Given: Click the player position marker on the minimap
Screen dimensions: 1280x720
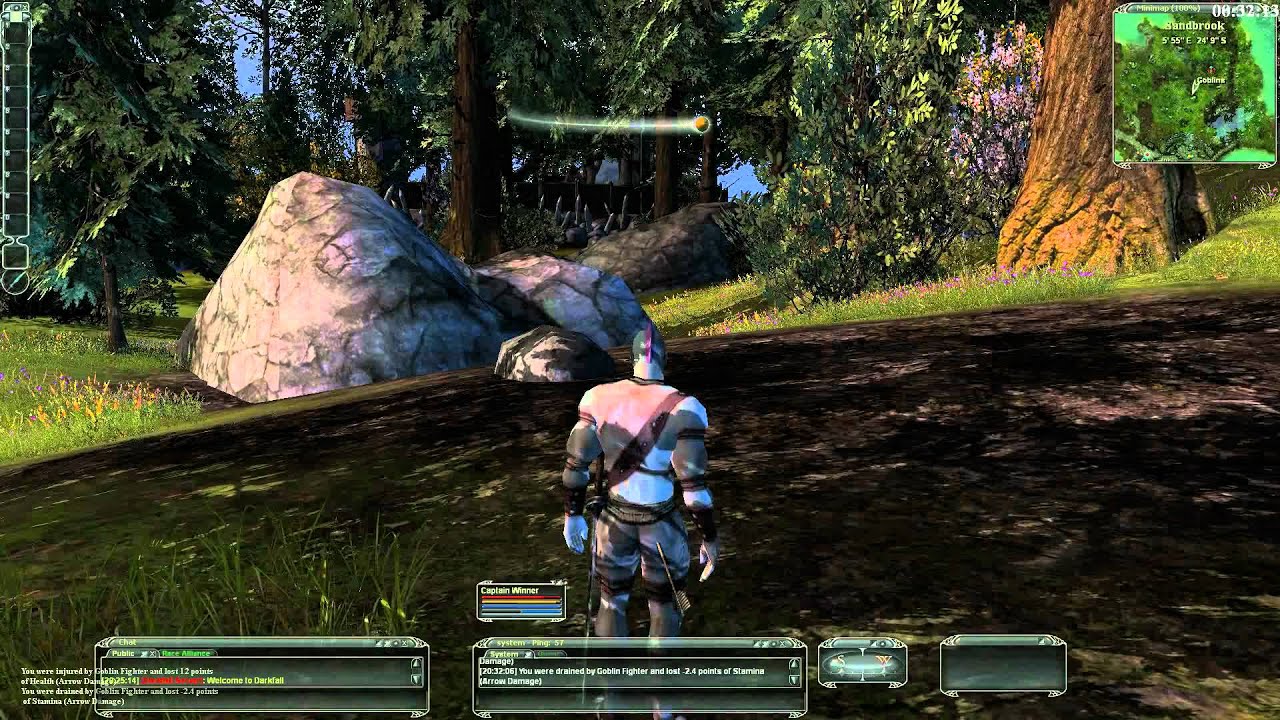Looking at the screenshot, I should 1195,89.
